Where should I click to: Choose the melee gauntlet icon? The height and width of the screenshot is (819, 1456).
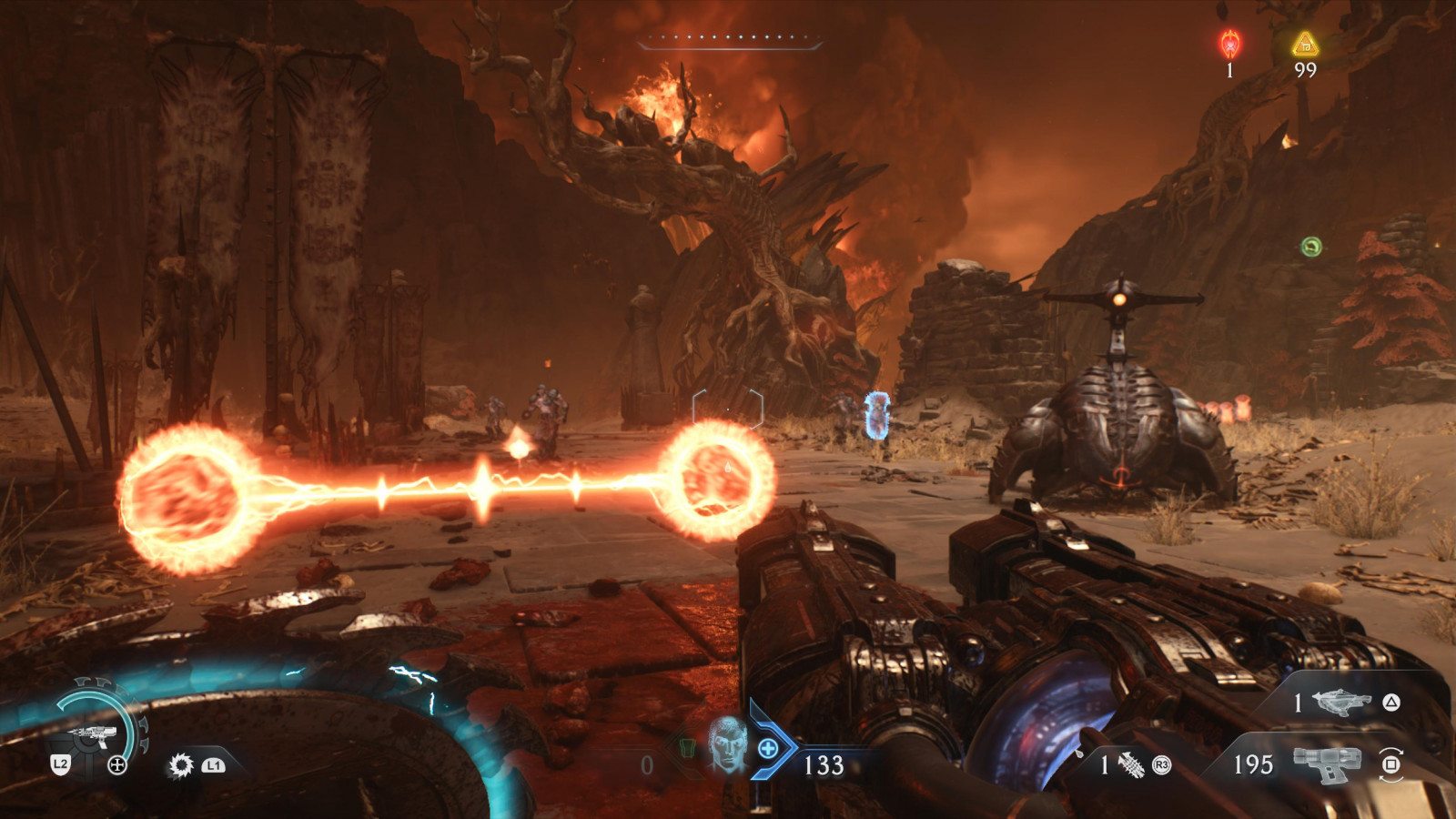pos(1131,765)
